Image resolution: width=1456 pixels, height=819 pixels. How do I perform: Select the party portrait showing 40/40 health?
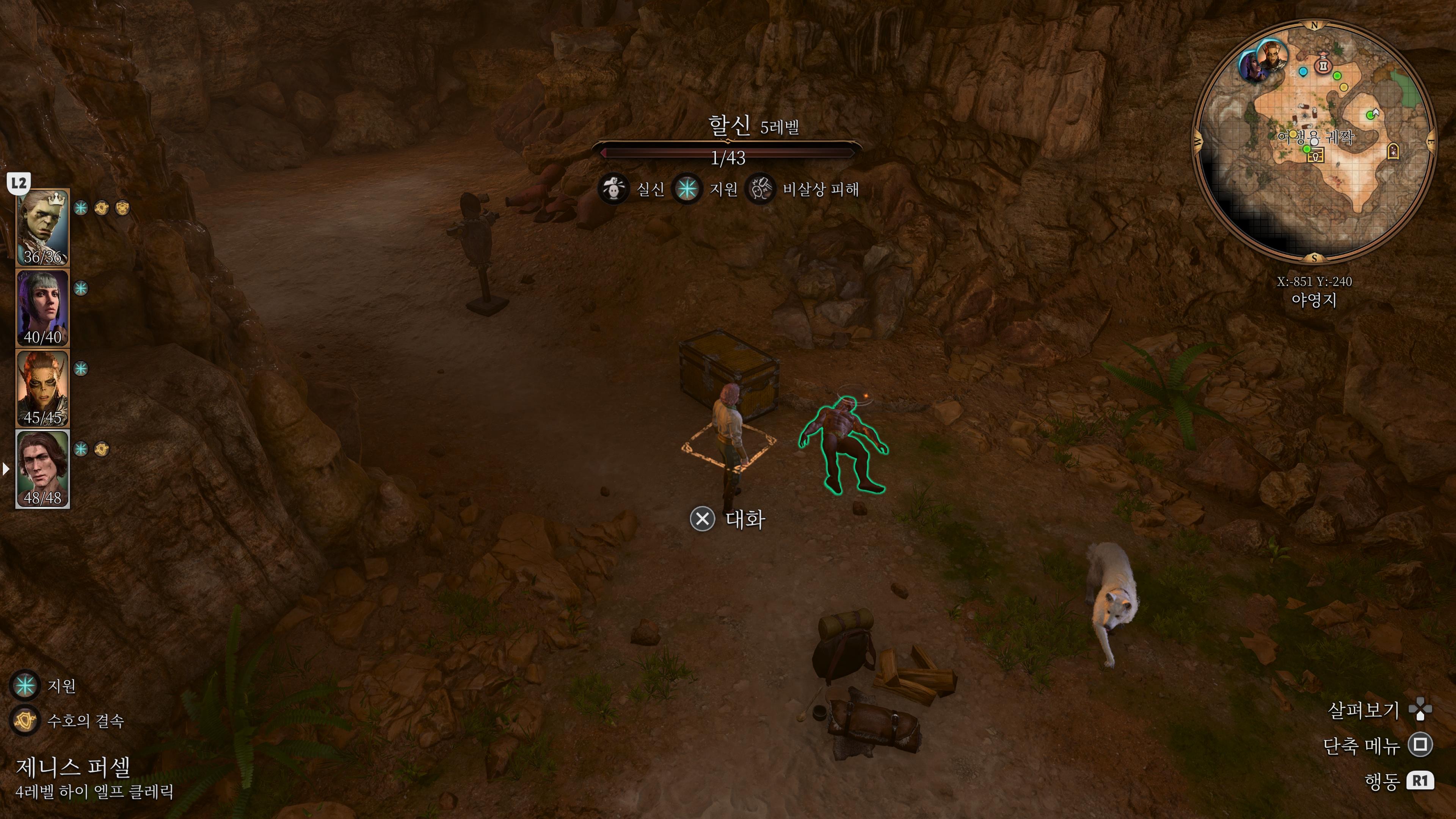[x=42, y=308]
